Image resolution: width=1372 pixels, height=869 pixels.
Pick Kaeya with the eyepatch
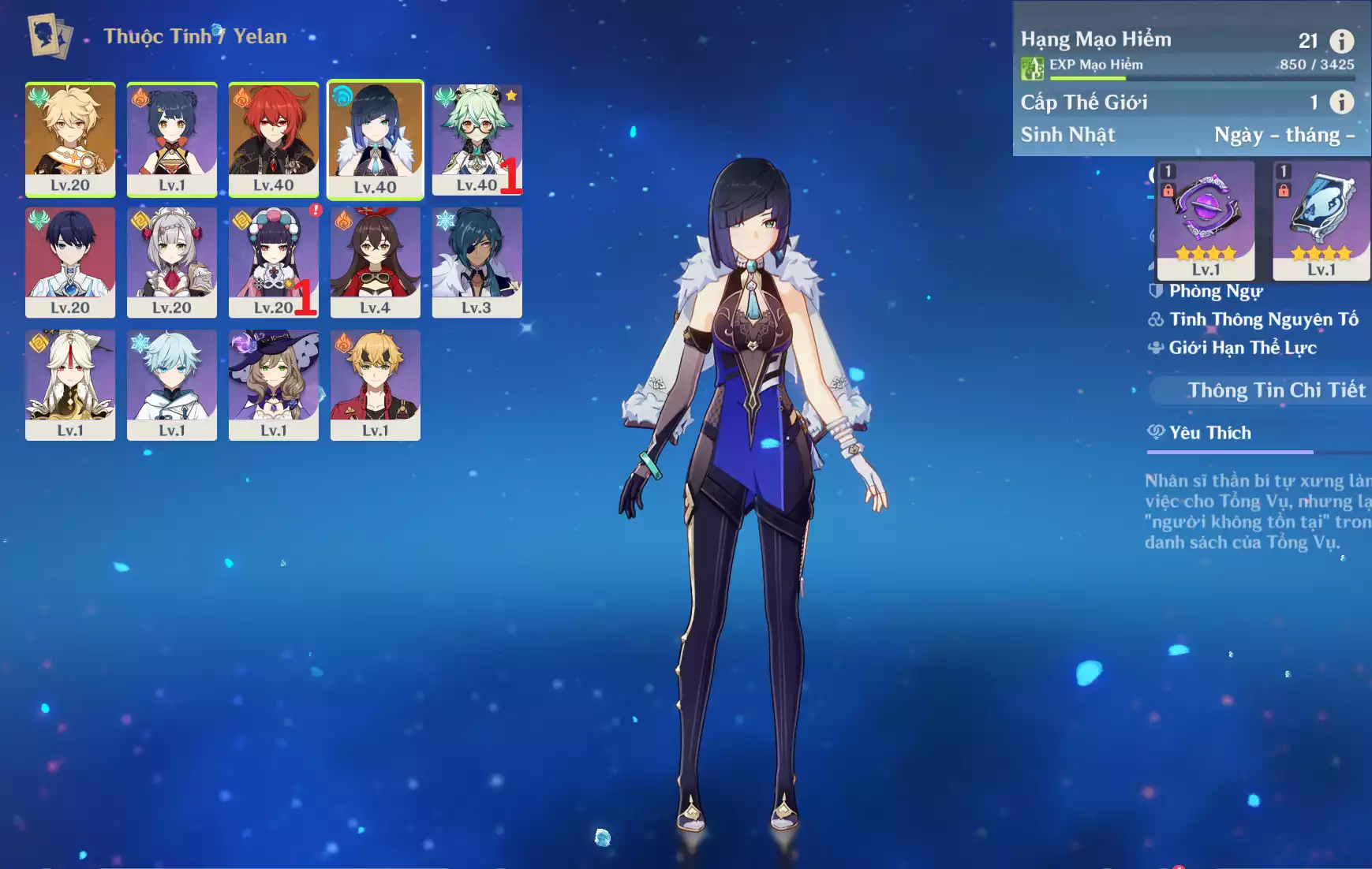477,262
